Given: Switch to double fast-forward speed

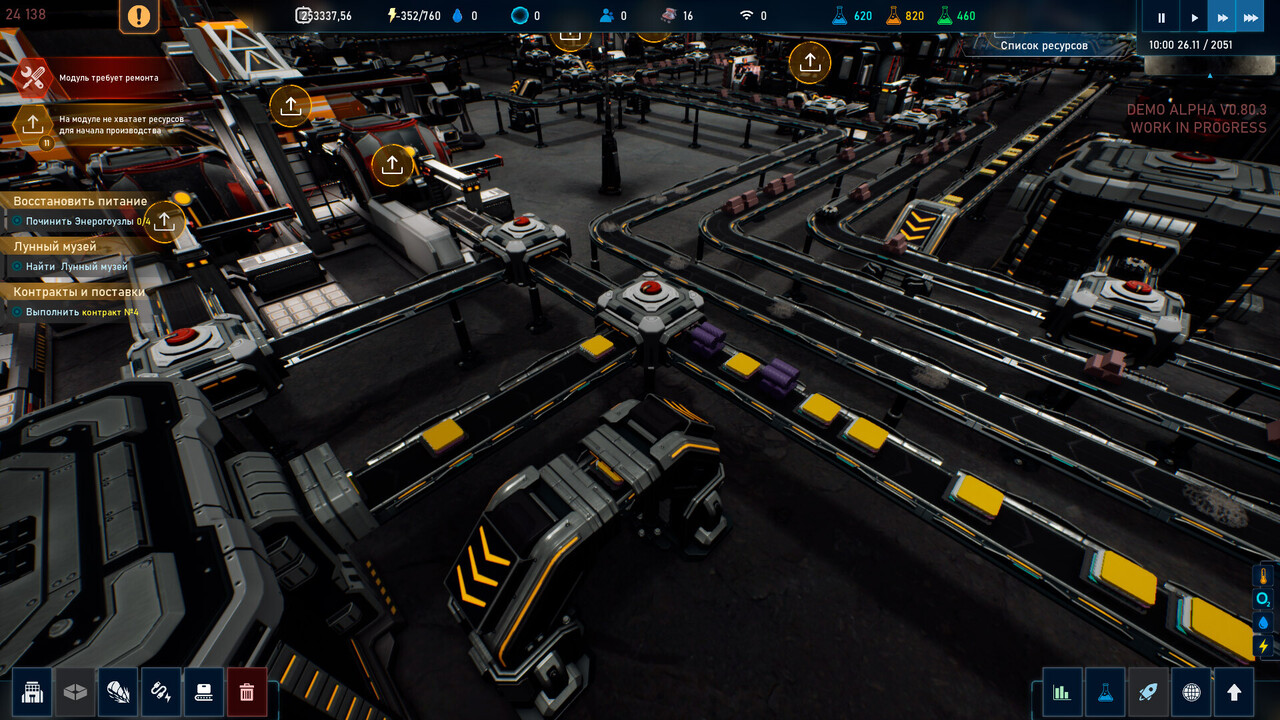Looking at the screenshot, I should click(1222, 17).
